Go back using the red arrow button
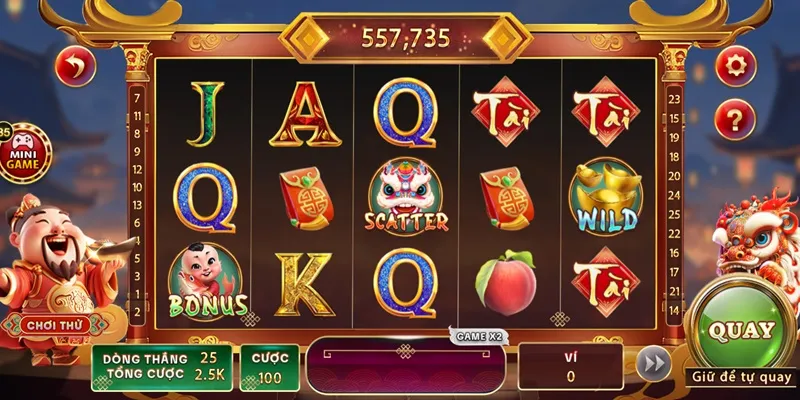The image size is (800, 400). [x=76, y=67]
